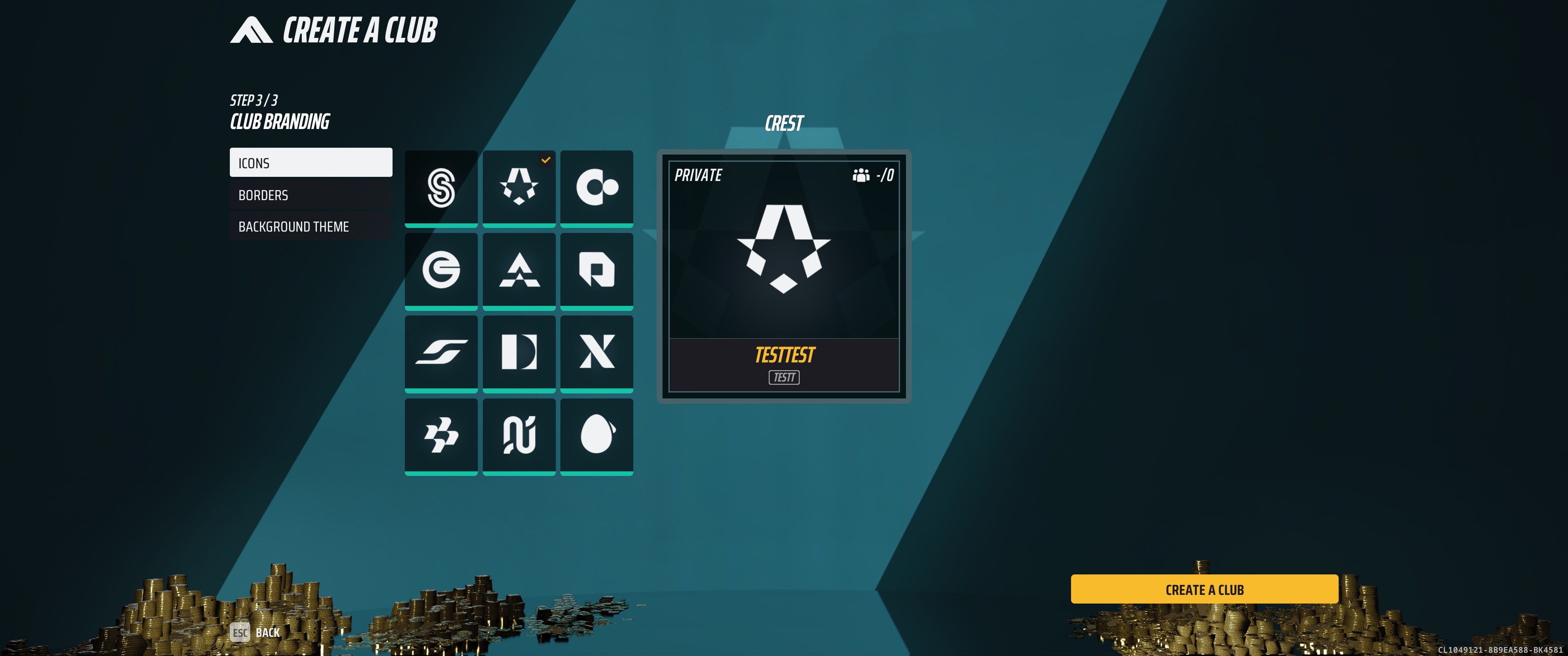Image resolution: width=1568 pixels, height=656 pixels.
Task: Select the blocky D icon
Action: tap(518, 352)
